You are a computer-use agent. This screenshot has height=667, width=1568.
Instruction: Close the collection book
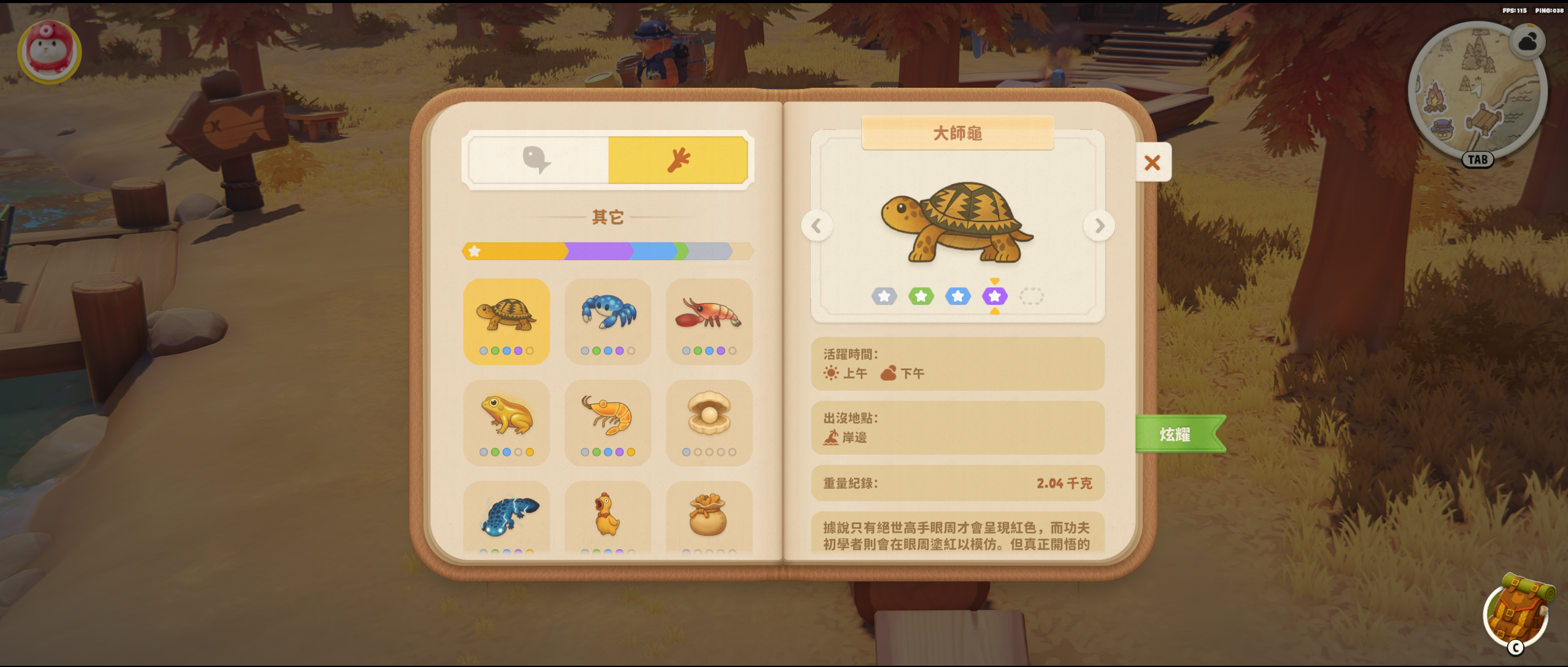(x=1153, y=163)
